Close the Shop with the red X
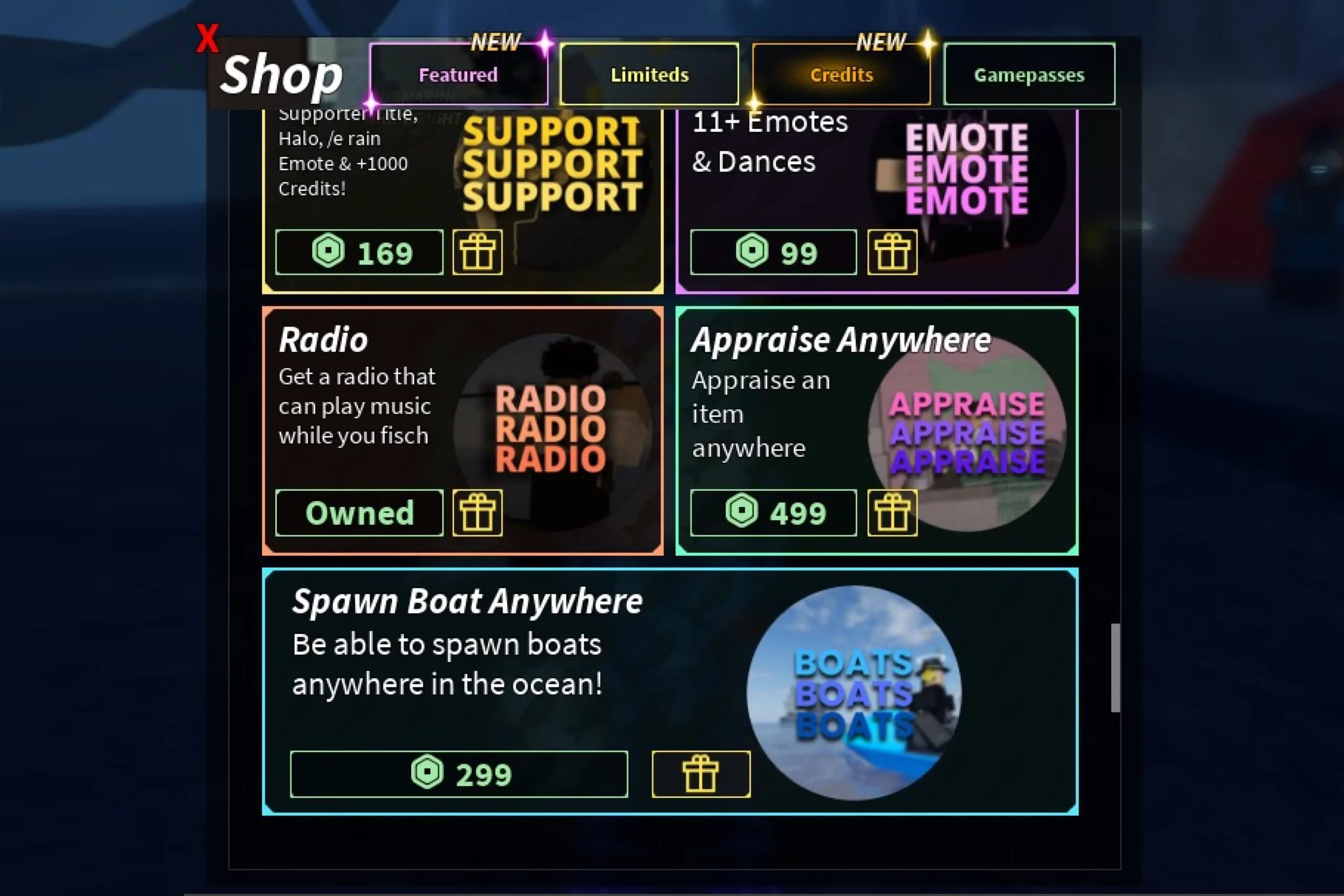Viewport: 1344px width, 896px height. coord(207,39)
